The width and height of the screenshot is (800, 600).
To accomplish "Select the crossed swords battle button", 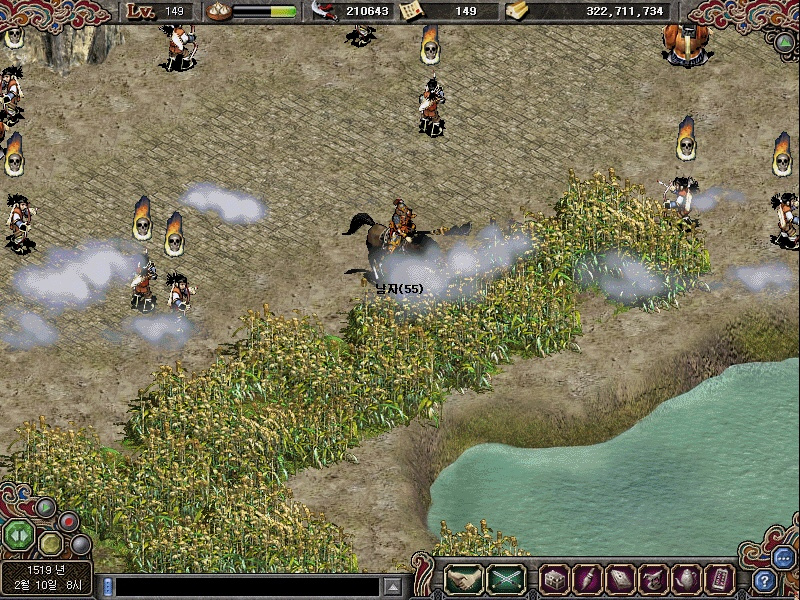I will click(507, 578).
